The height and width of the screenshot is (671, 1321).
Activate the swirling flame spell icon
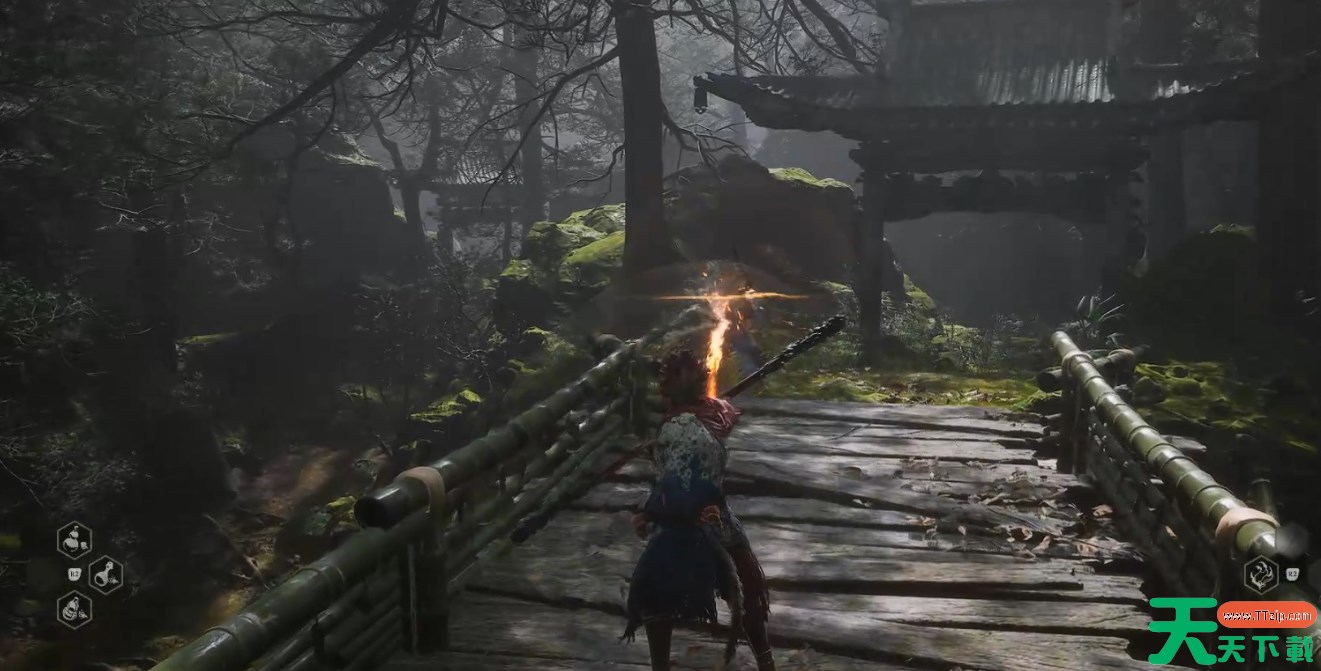tap(1260, 574)
